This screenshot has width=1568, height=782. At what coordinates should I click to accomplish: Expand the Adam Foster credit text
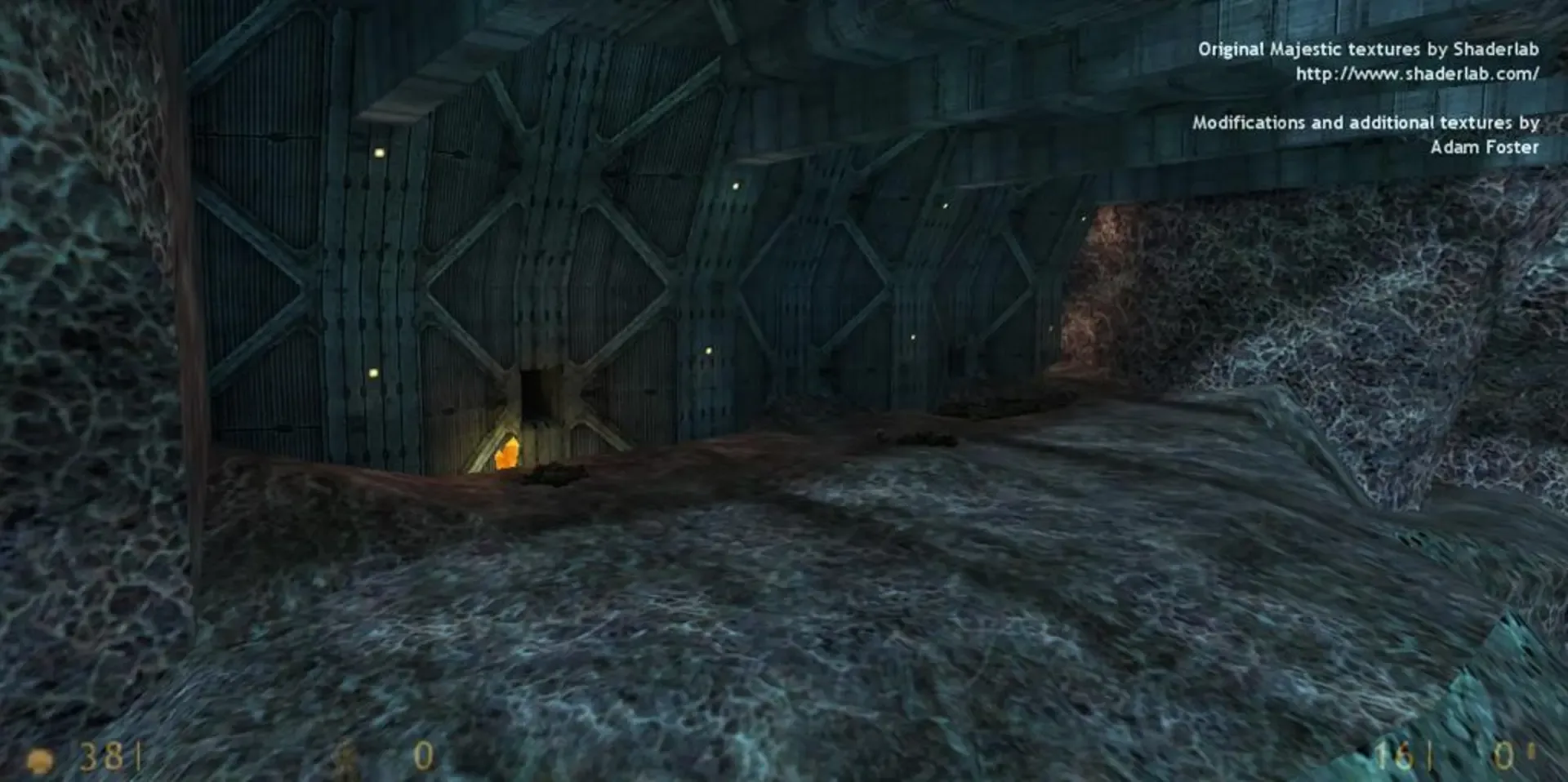[1486, 149]
